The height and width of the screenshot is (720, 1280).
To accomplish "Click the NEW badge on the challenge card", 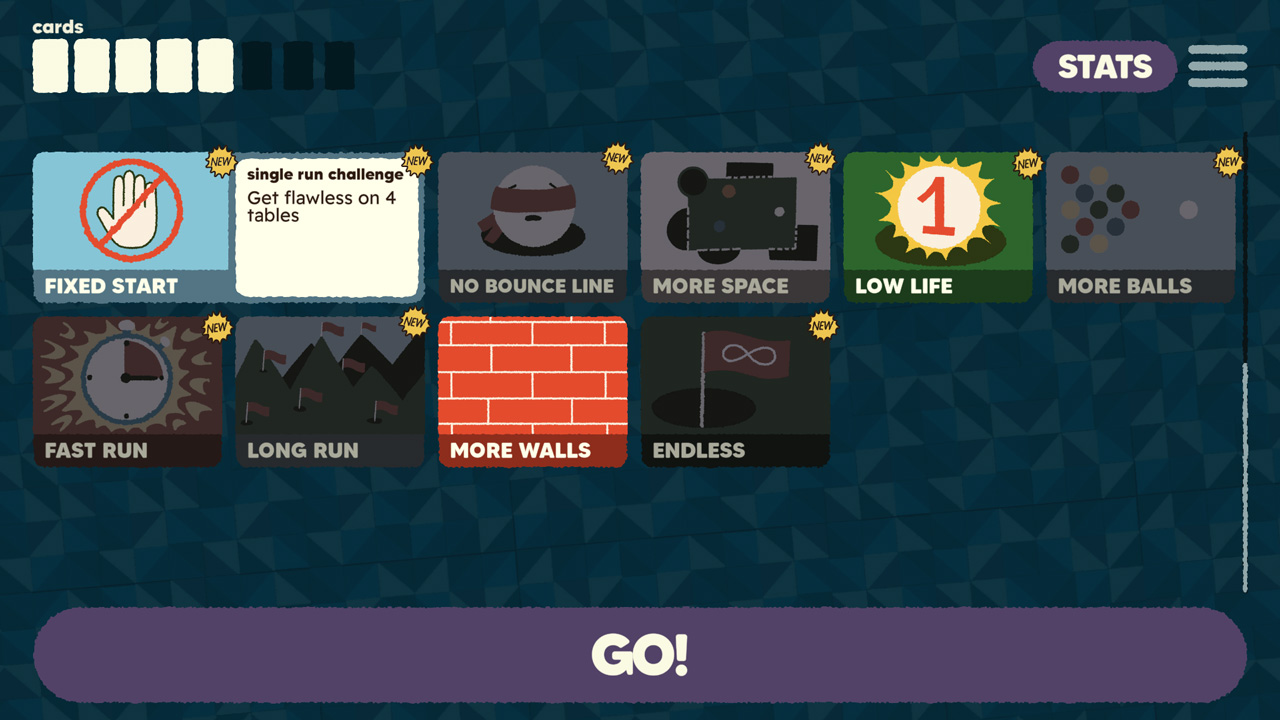I will coord(416,163).
